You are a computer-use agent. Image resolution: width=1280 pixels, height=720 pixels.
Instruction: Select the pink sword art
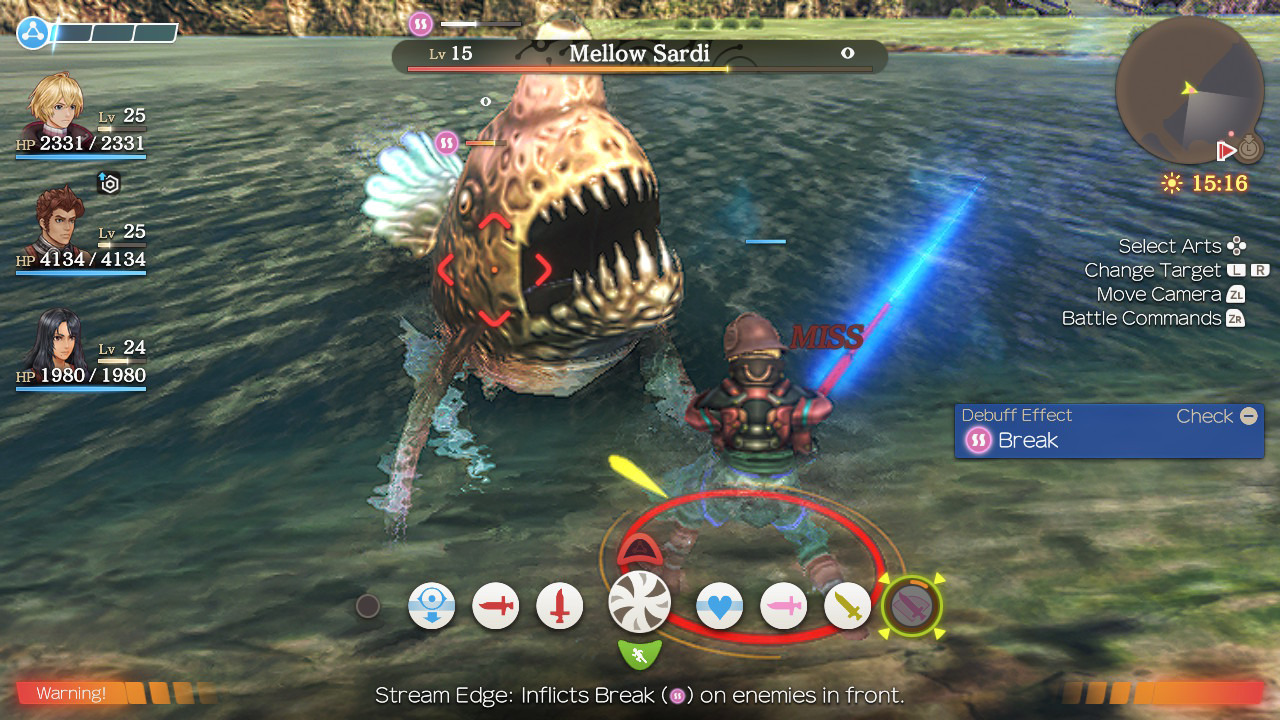(784, 606)
